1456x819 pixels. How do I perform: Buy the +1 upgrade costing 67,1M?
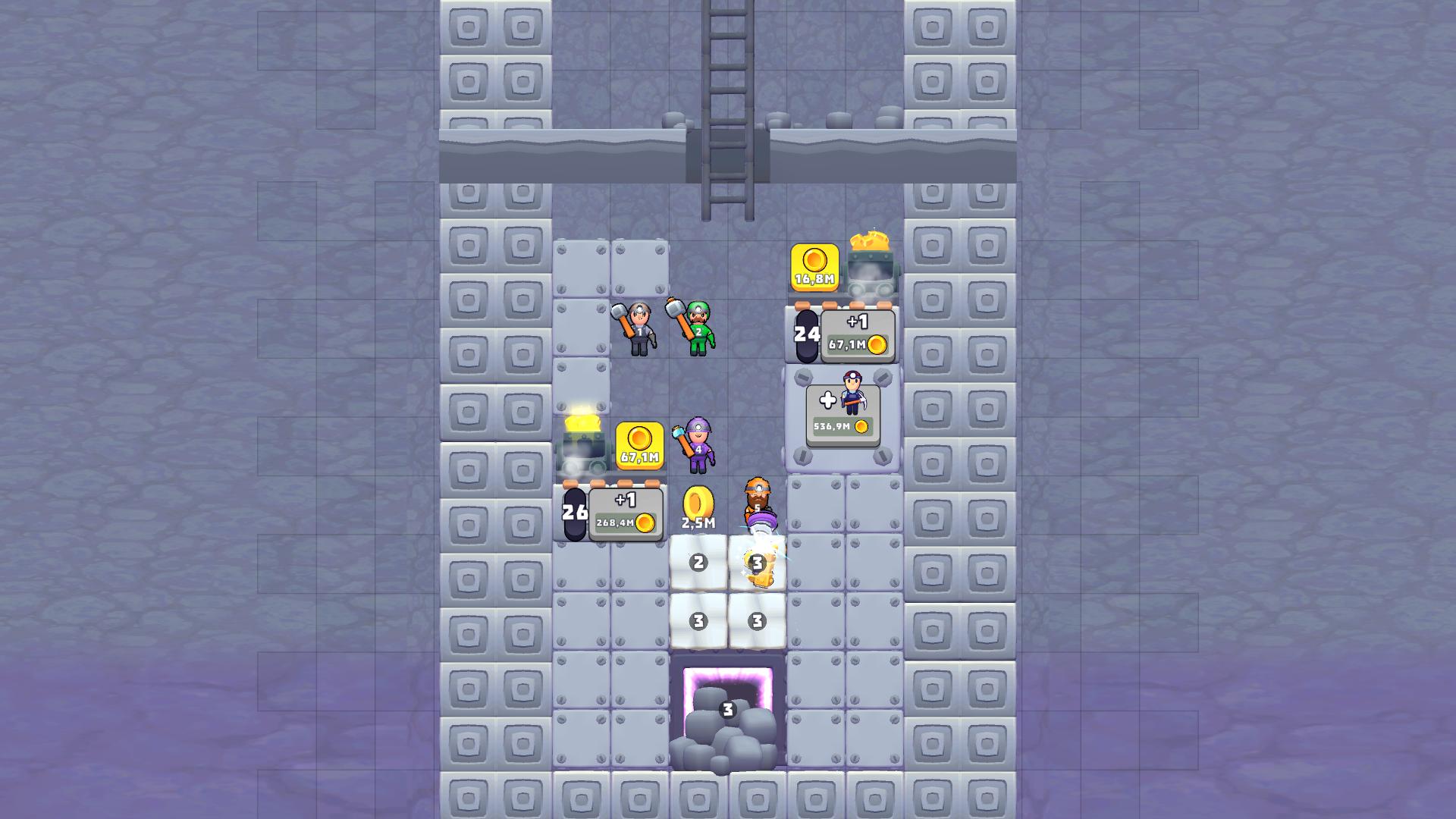pyautogui.click(x=855, y=334)
